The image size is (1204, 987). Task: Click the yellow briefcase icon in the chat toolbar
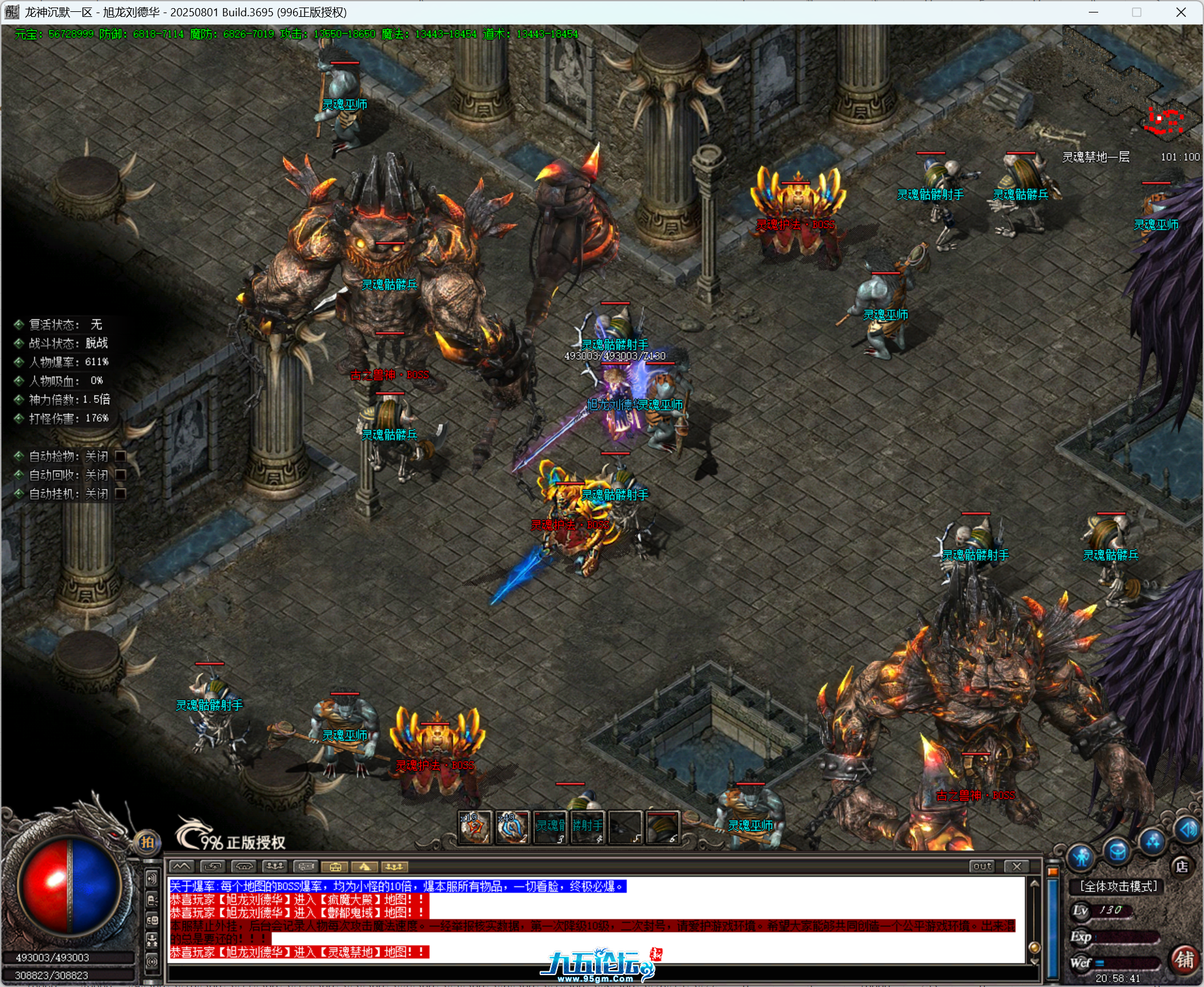(x=336, y=867)
